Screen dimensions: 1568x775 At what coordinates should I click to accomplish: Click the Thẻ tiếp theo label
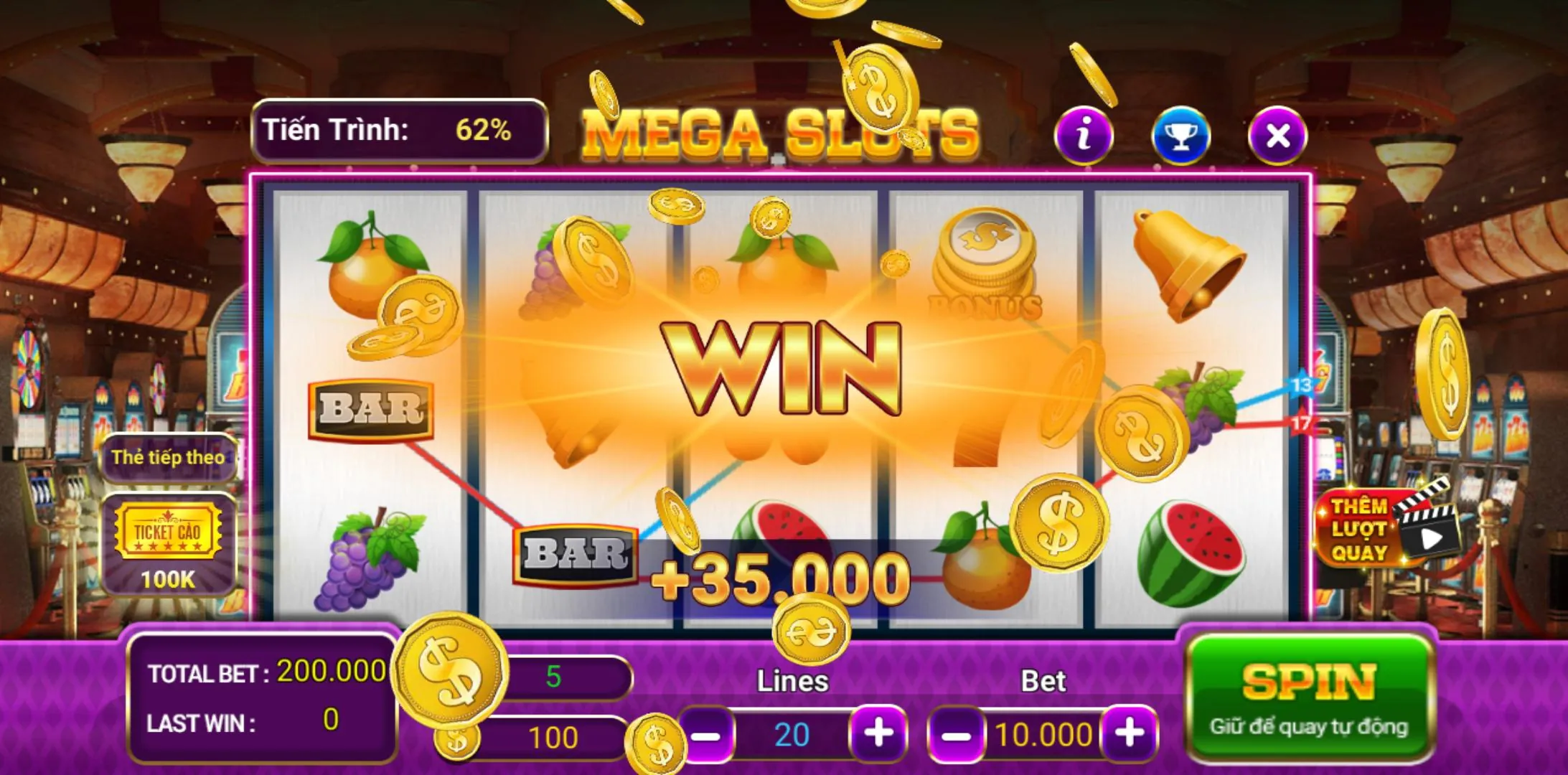tap(166, 457)
